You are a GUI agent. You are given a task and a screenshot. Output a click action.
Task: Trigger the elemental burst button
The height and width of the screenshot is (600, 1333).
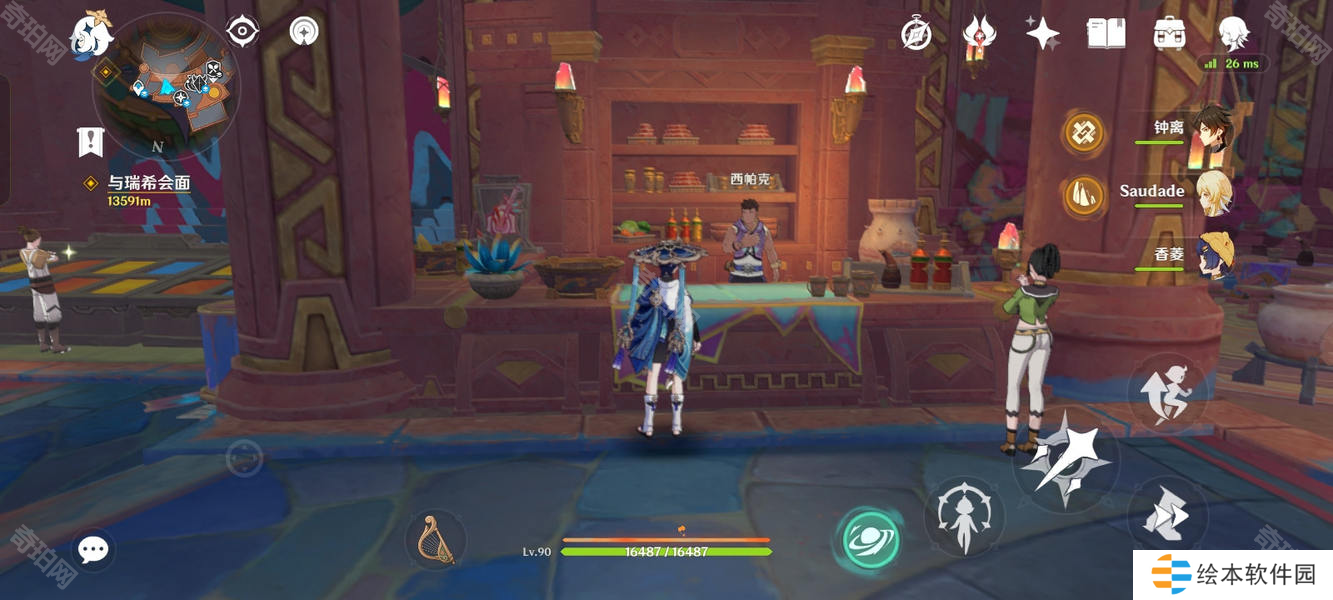click(964, 517)
